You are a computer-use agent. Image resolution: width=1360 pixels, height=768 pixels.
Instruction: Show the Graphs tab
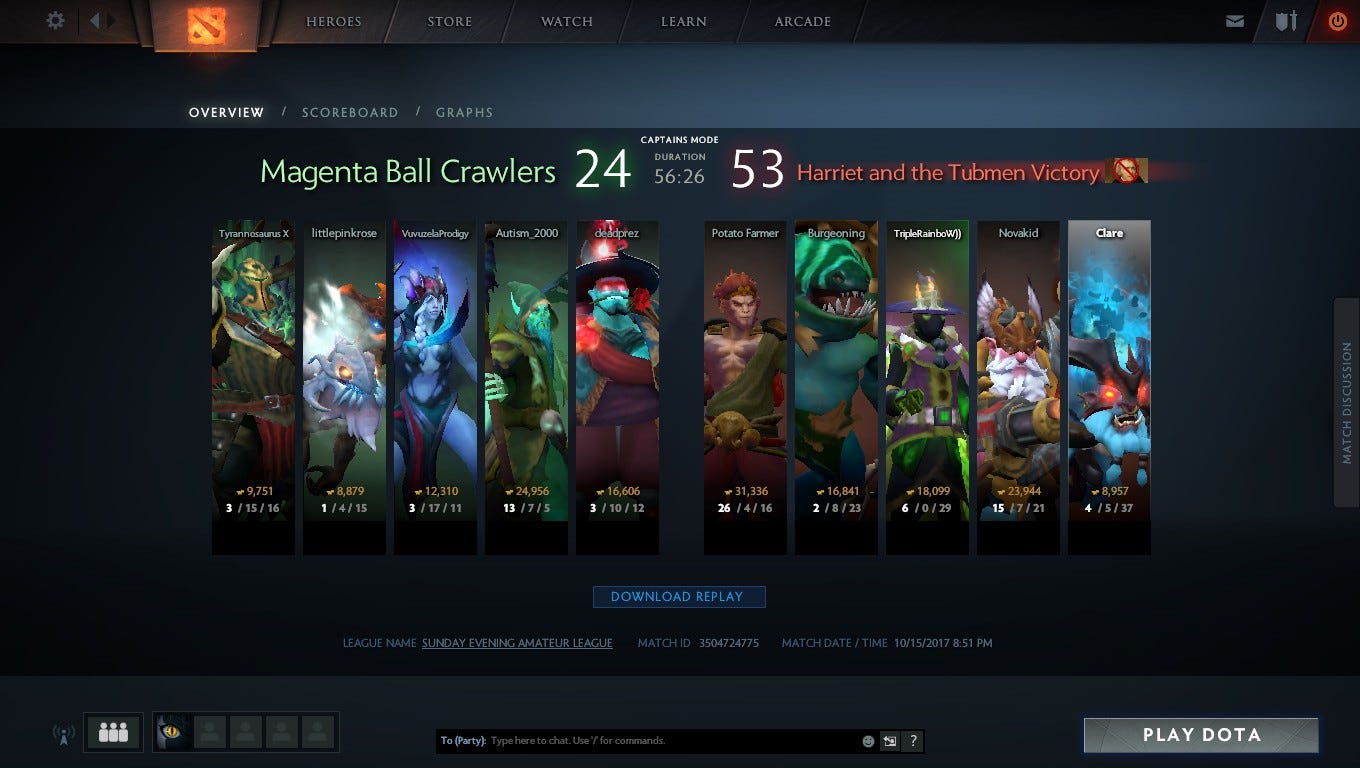[464, 113]
